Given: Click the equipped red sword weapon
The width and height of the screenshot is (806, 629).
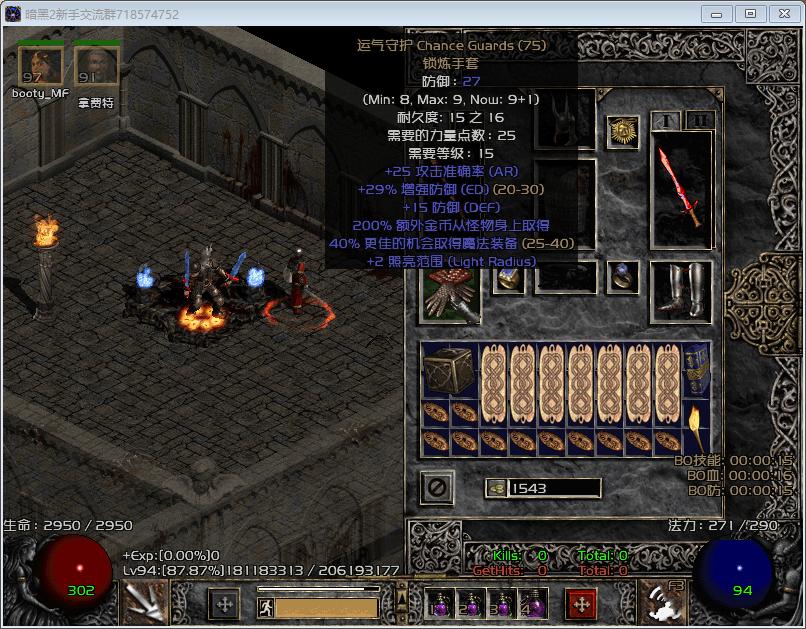Looking at the screenshot, I should pos(681,190).
